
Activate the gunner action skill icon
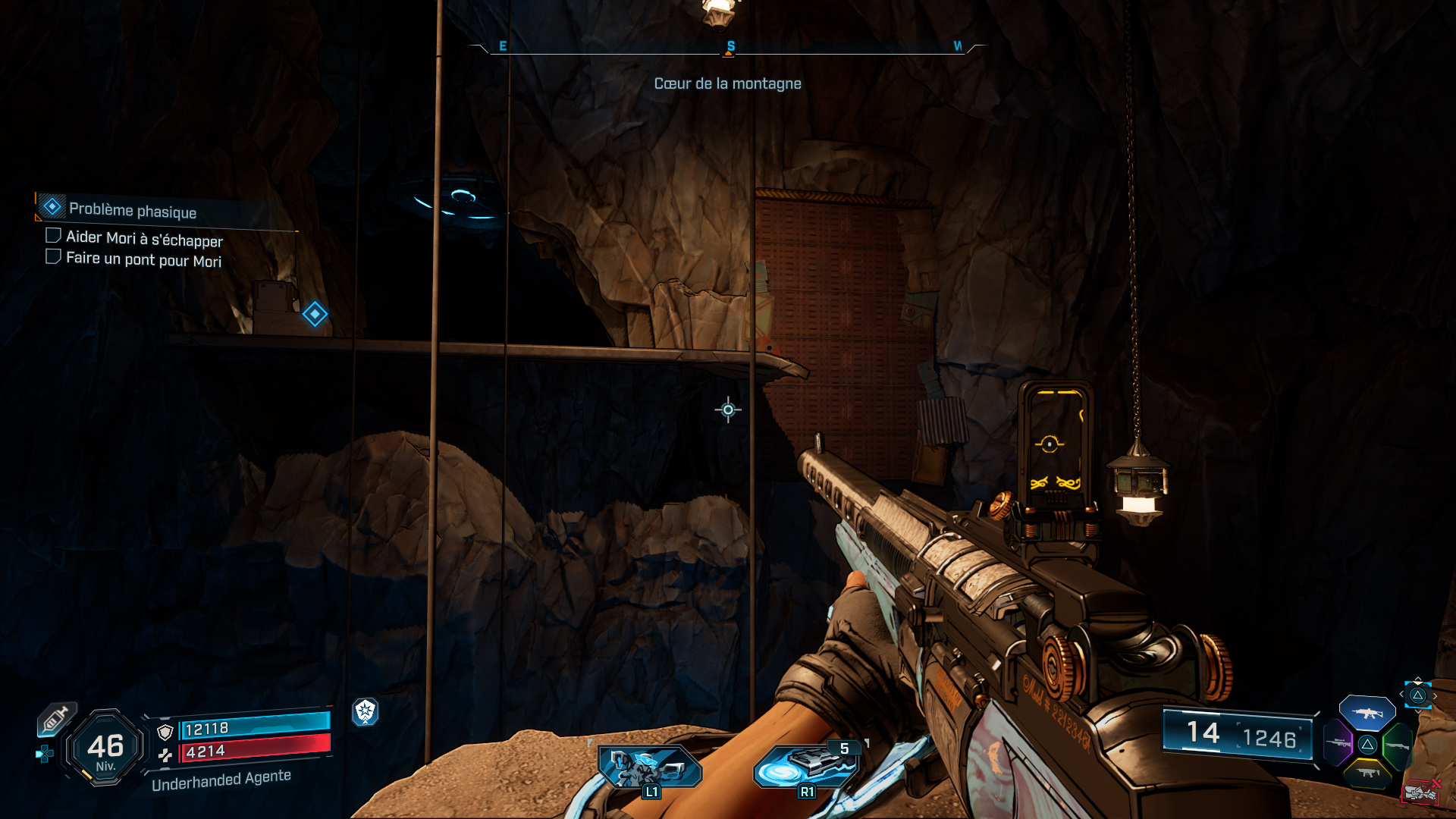649,767
